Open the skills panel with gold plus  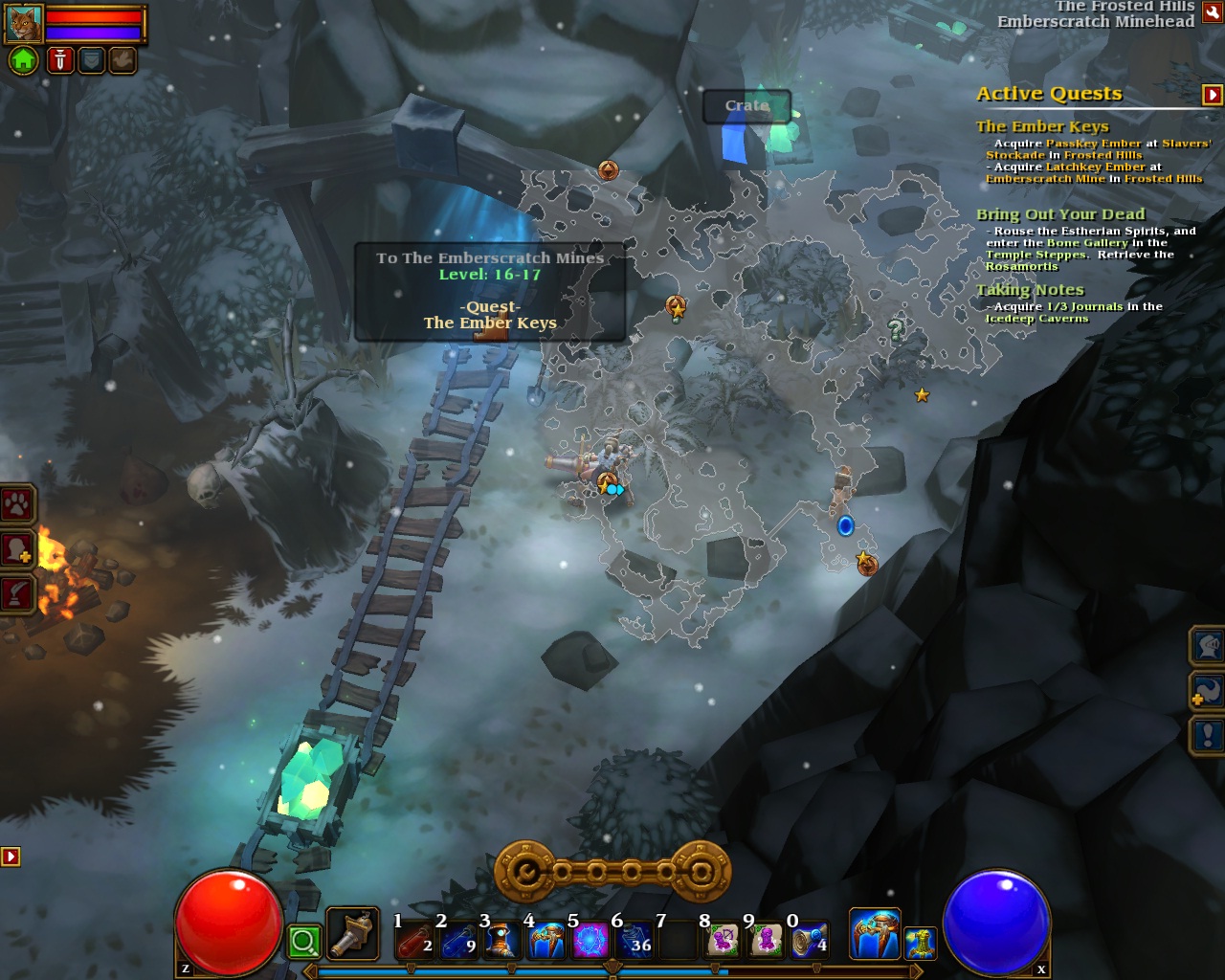(1208, 690)
